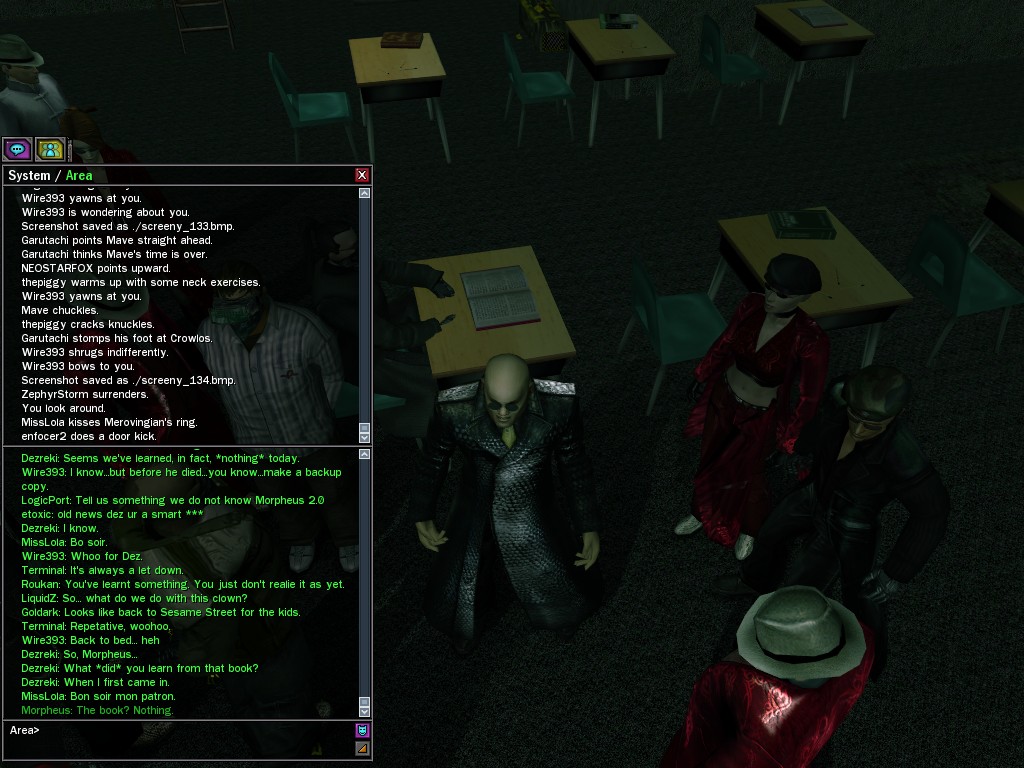Image resolution: width=1024 pixels, height=768 pixels.
Task: Click the orange resize corner of chat window
Action: click(362, 748)
